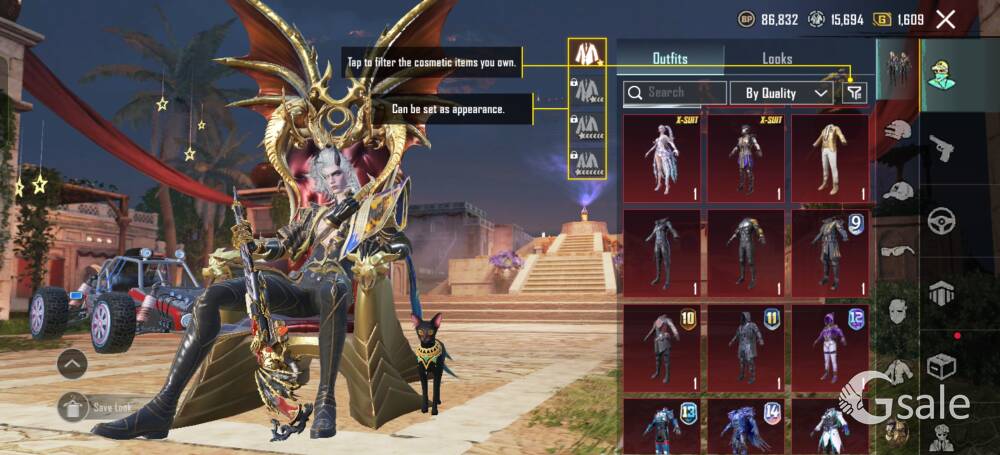
Task: Switch to the Outfits tab
Action: pos(669,58)
